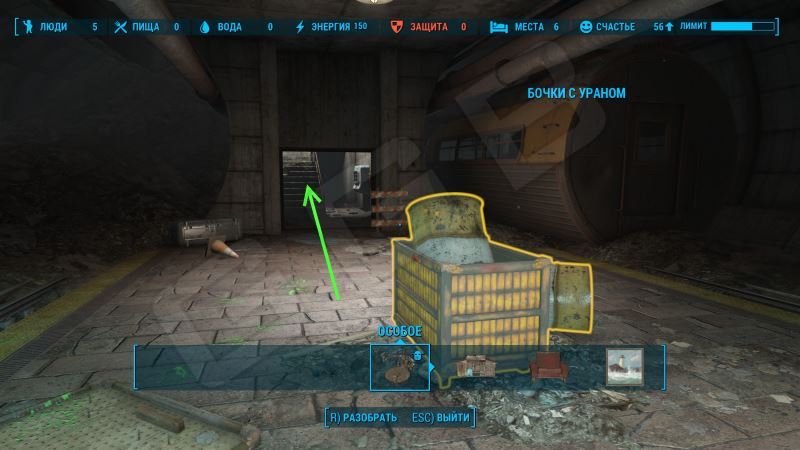Open the structures category with the shack icon
This screenshot has width=800, height=450.
(477, 367)
